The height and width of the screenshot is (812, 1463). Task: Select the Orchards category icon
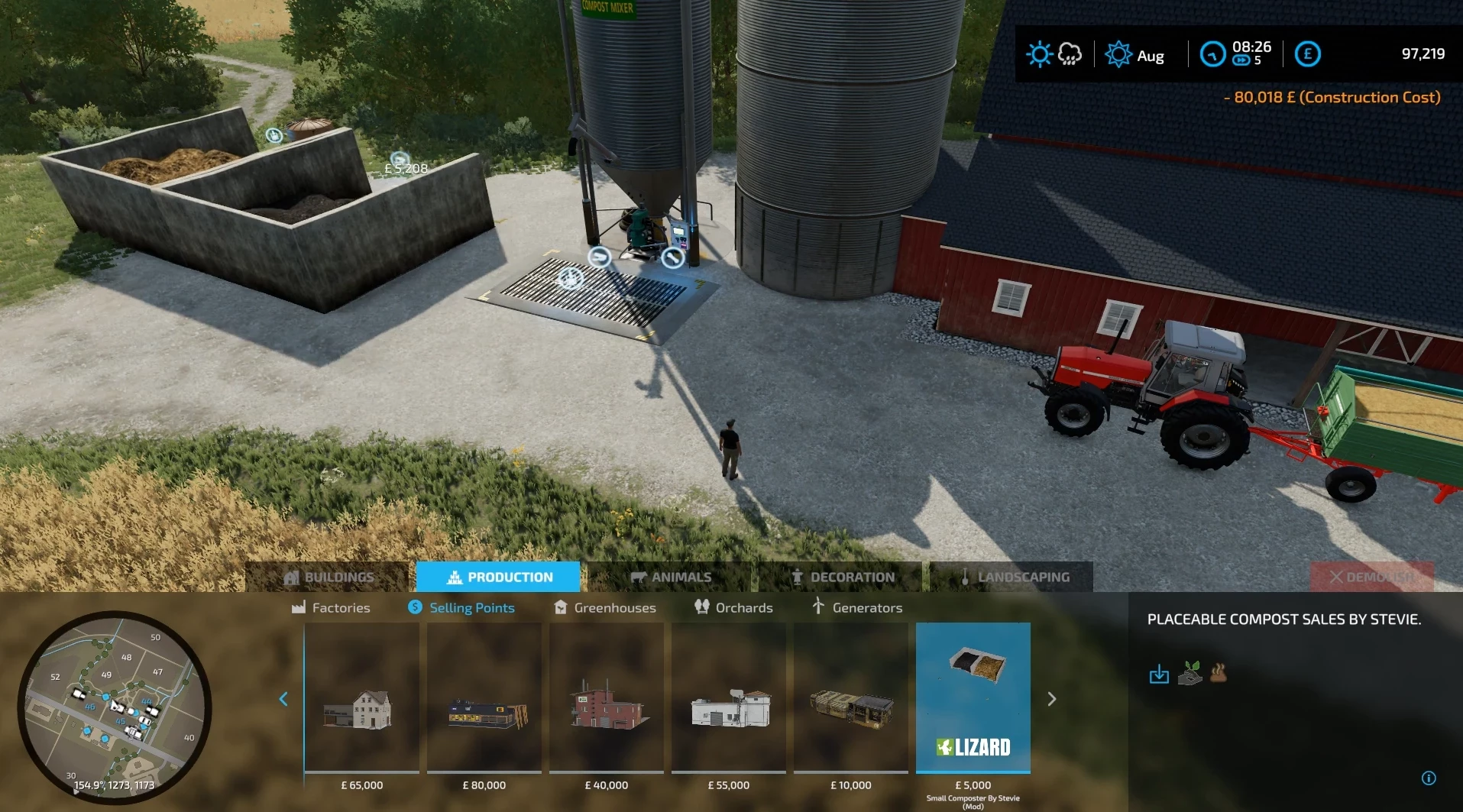click(702, 607)
